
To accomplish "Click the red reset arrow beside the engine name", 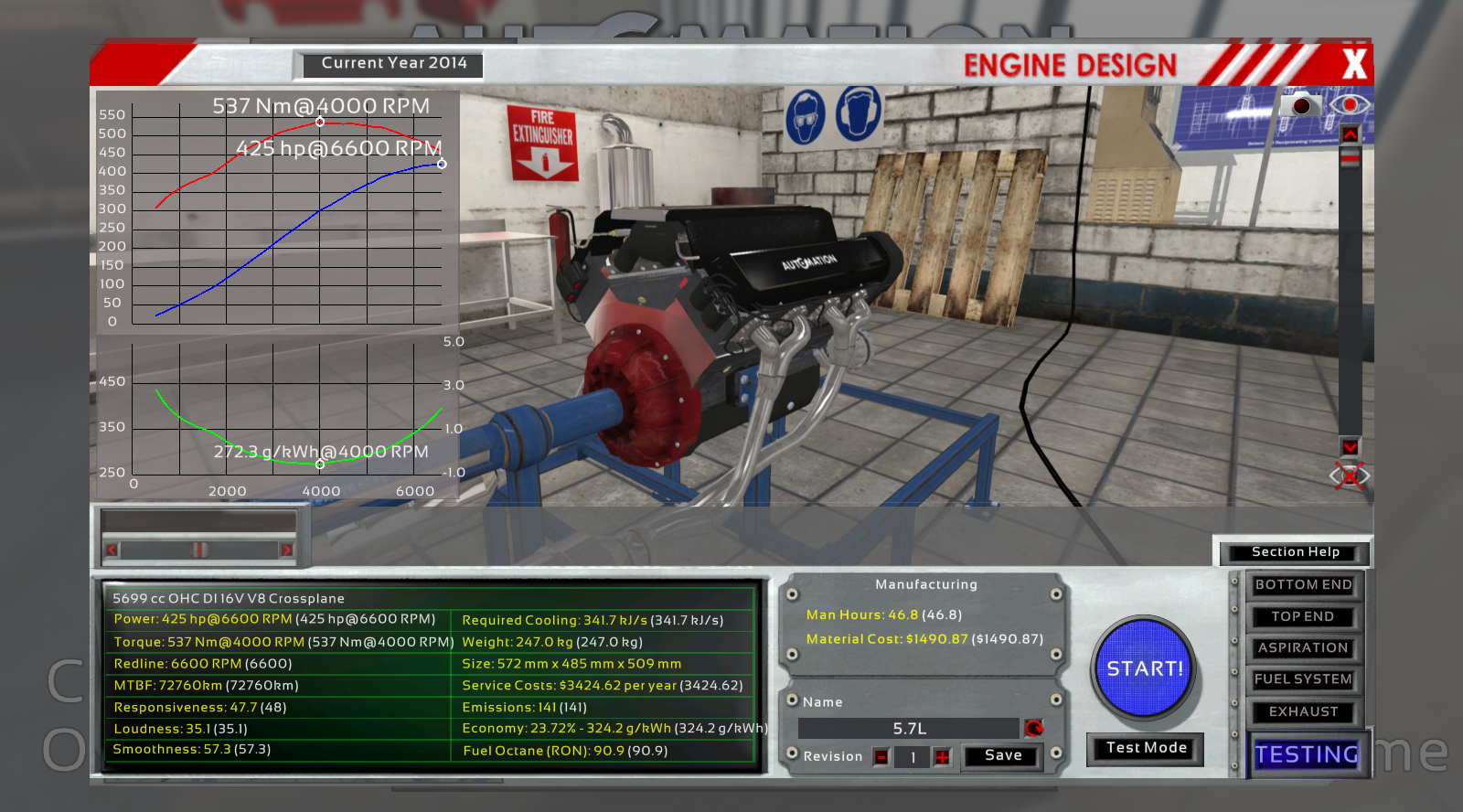I will click(1034, 728).
